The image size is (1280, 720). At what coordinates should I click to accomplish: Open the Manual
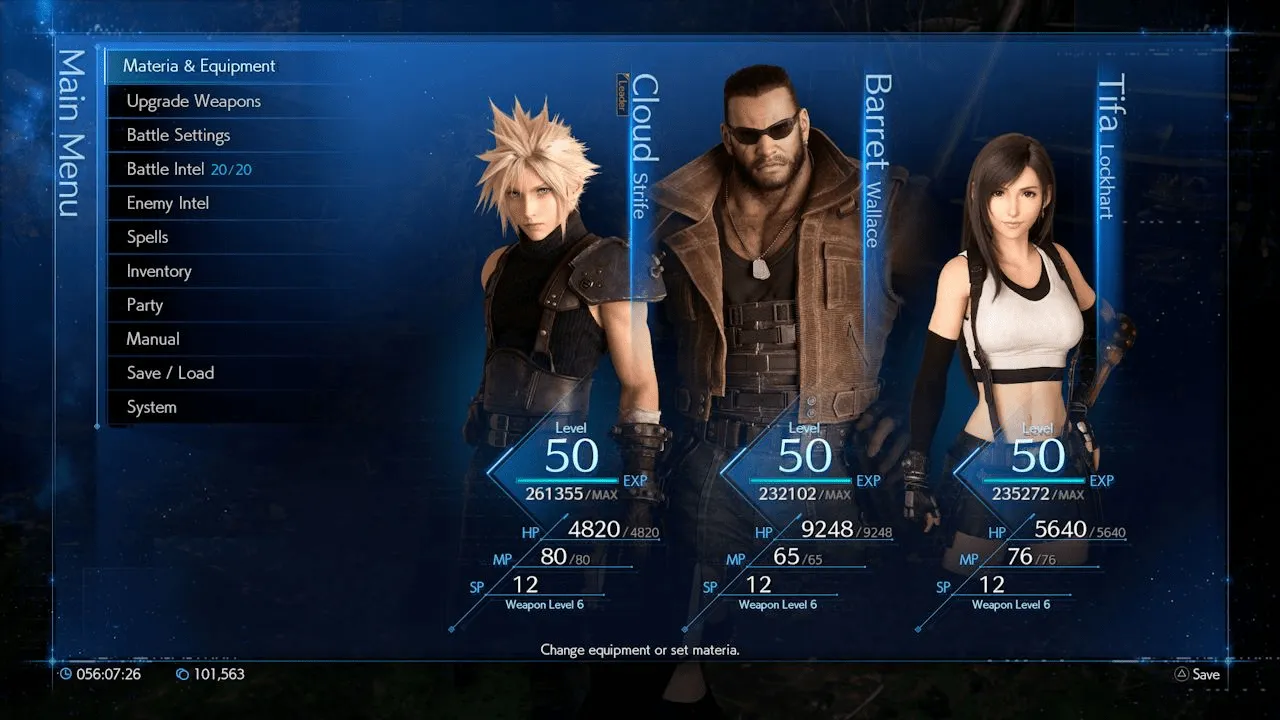click(153, 339)
